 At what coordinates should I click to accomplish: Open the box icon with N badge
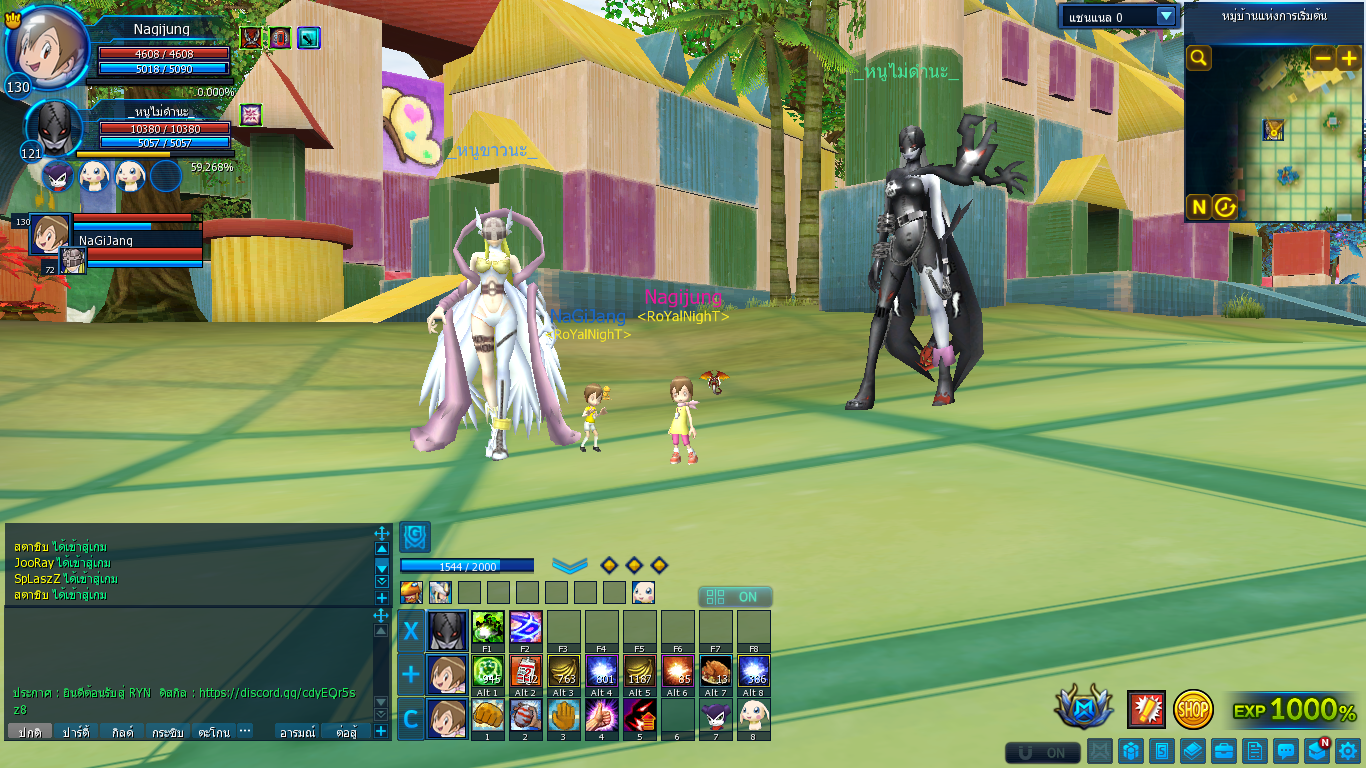(x=1317, y=750)
